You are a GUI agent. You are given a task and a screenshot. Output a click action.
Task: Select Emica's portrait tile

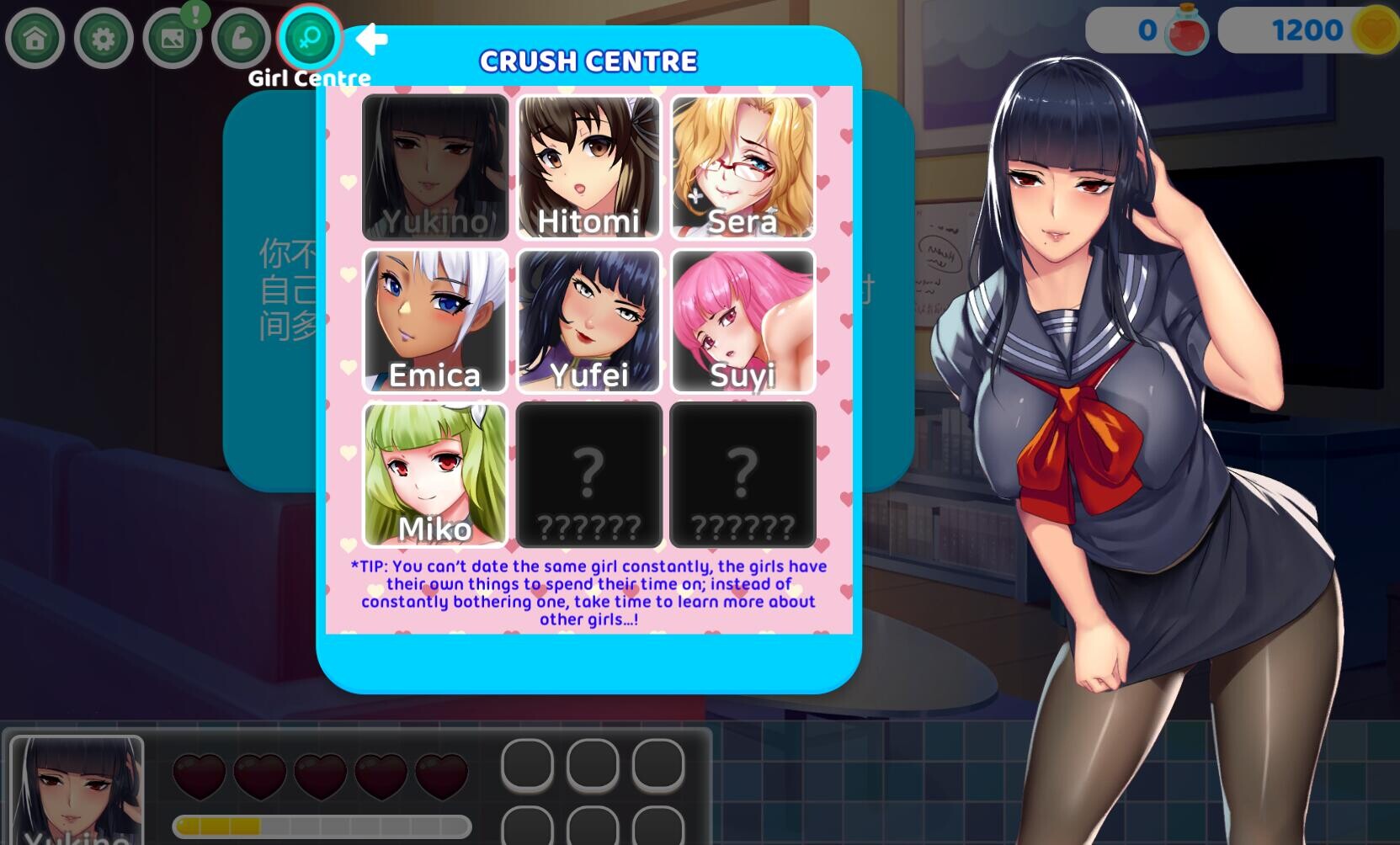coord(435,321)
